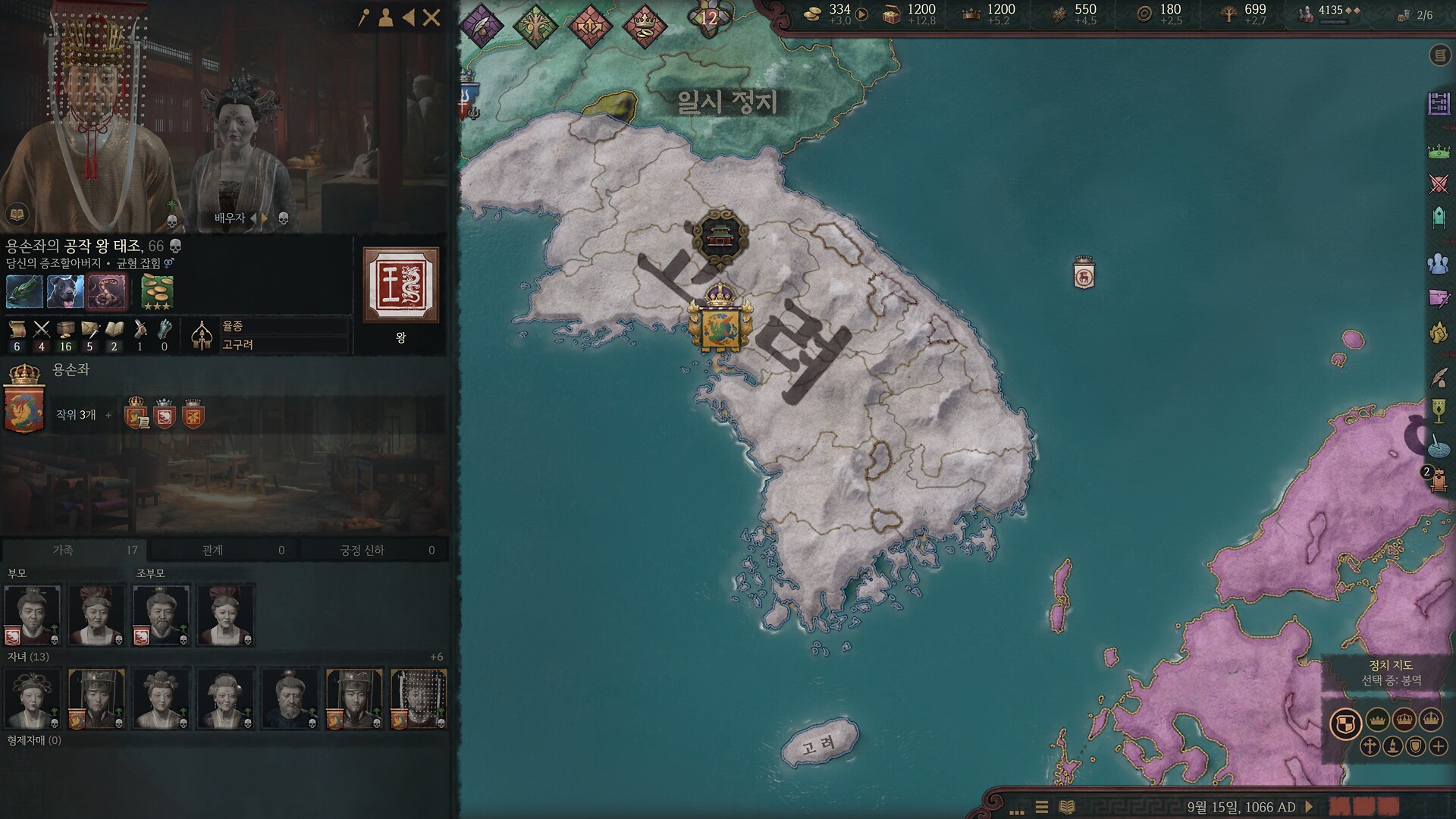Screen dimensions: 1456x819
Task: Select the checkered shield realm map mode
Action: coord(1345,723)
